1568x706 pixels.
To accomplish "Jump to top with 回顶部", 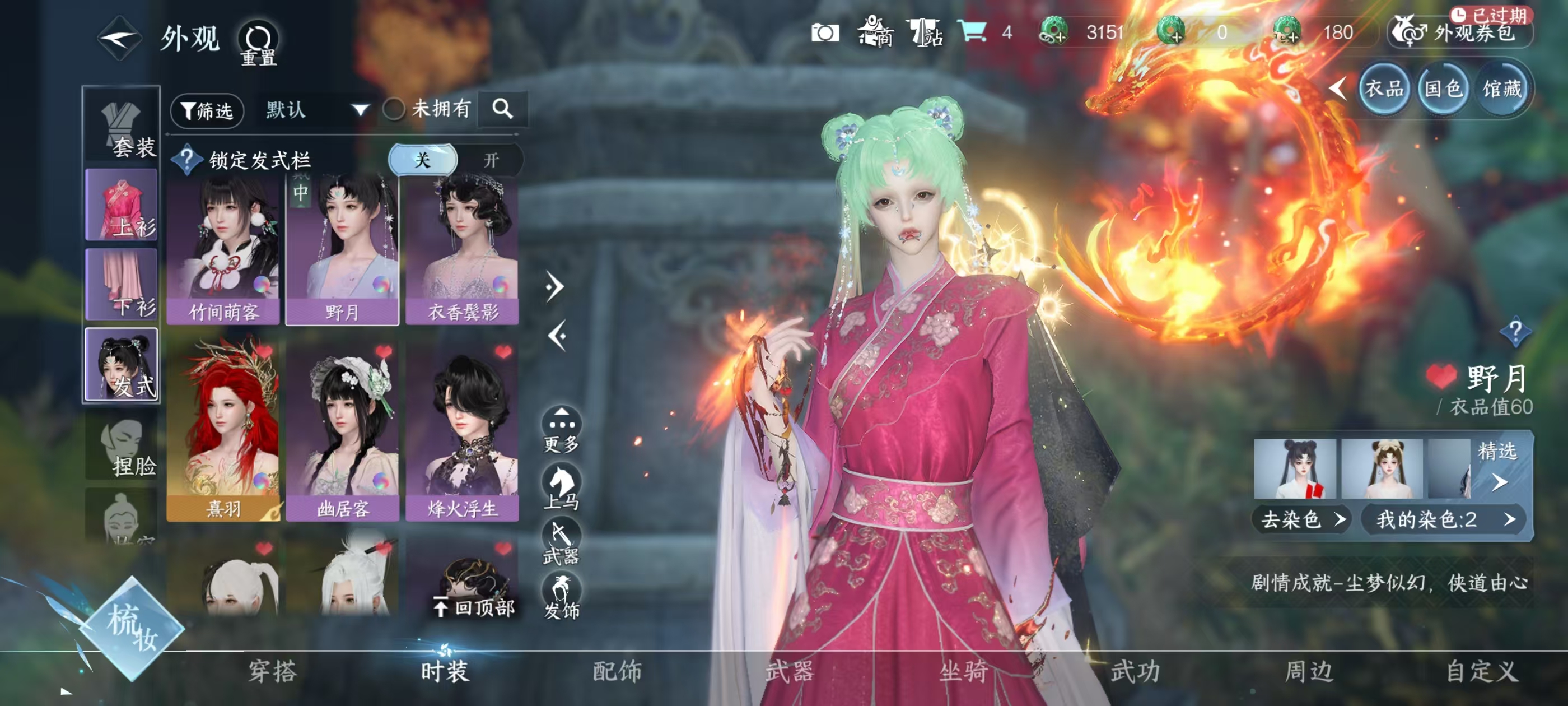I will pyautogui.click(x=474, y=607).
